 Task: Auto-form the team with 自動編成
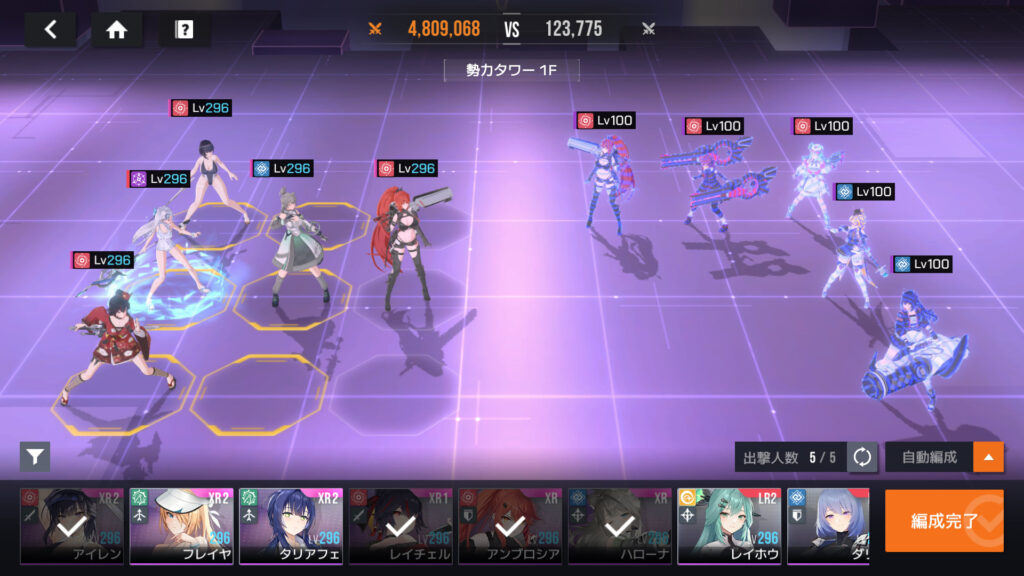(929, 457)
